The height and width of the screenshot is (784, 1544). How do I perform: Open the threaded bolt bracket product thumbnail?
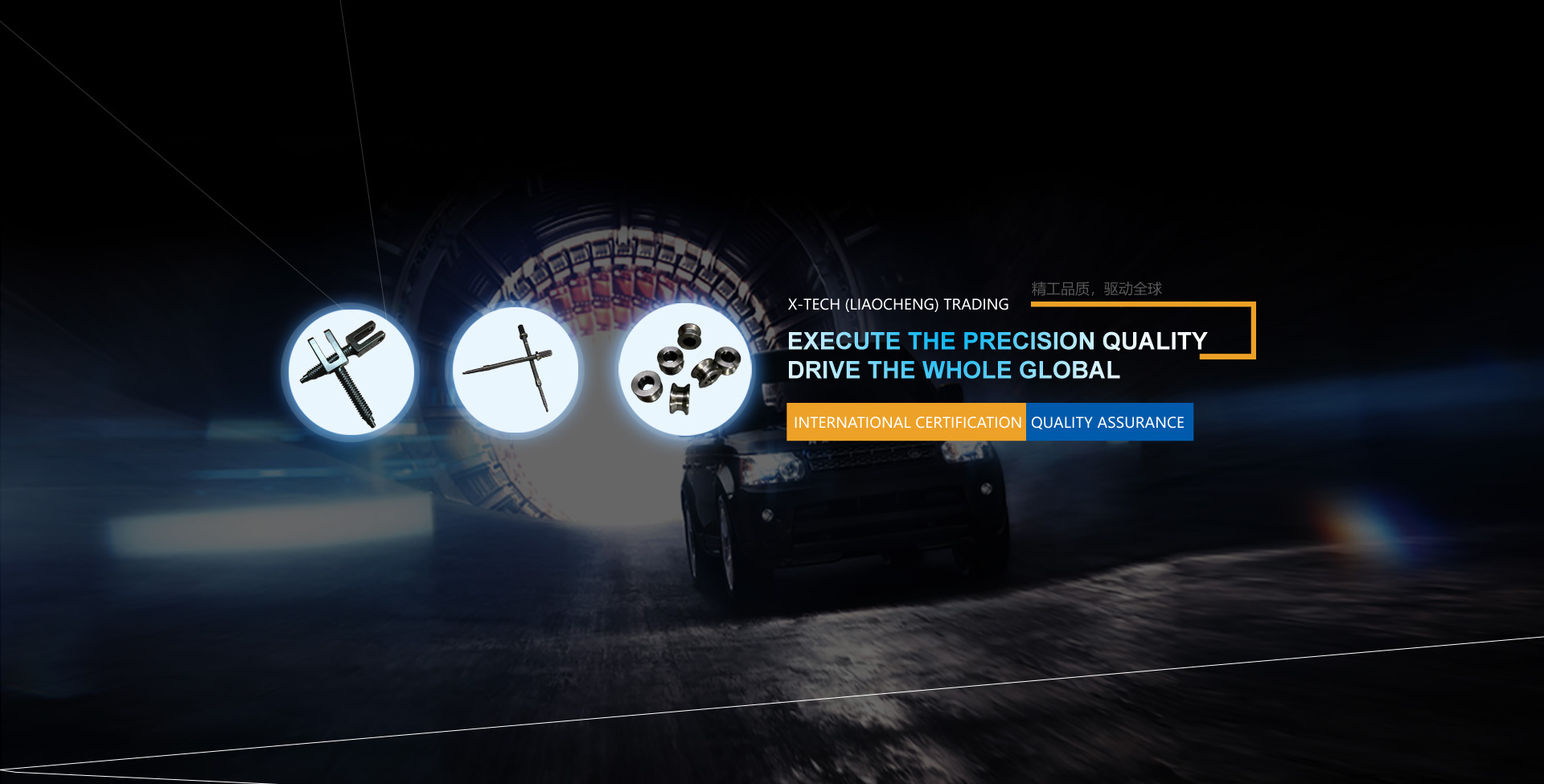[351, 371]
